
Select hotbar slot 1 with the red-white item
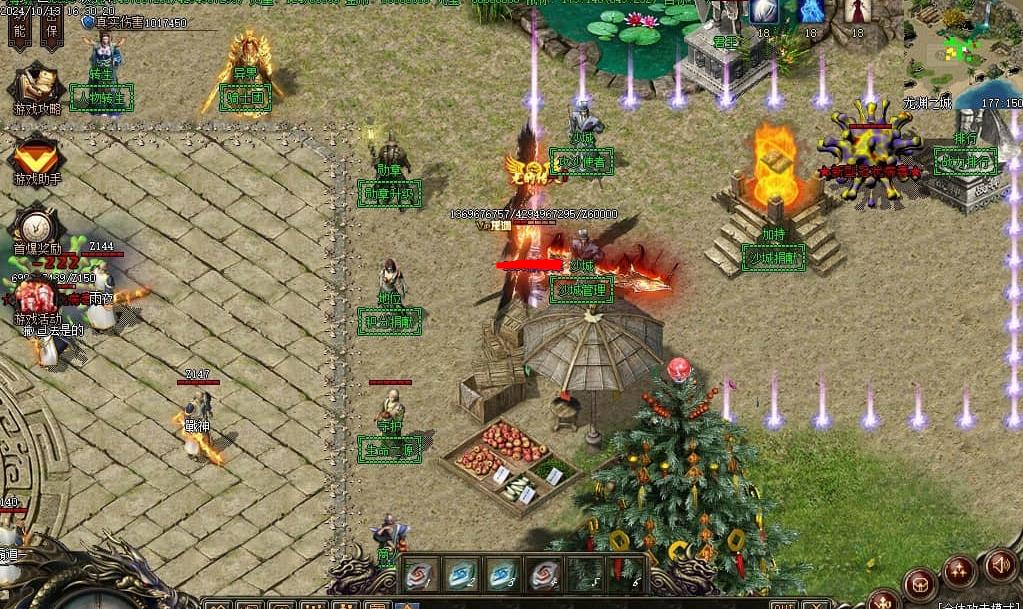pos(420,574)
